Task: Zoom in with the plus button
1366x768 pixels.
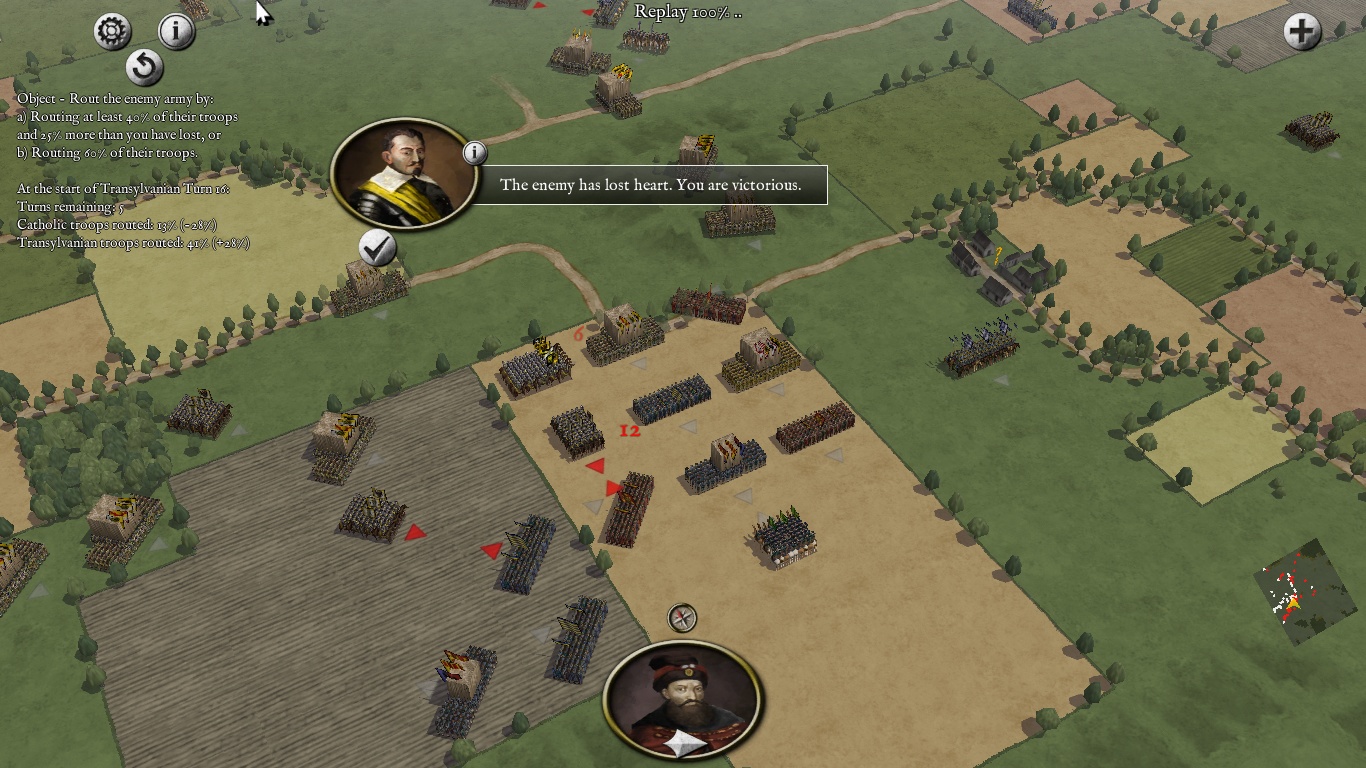Action: pos(1302,32)
